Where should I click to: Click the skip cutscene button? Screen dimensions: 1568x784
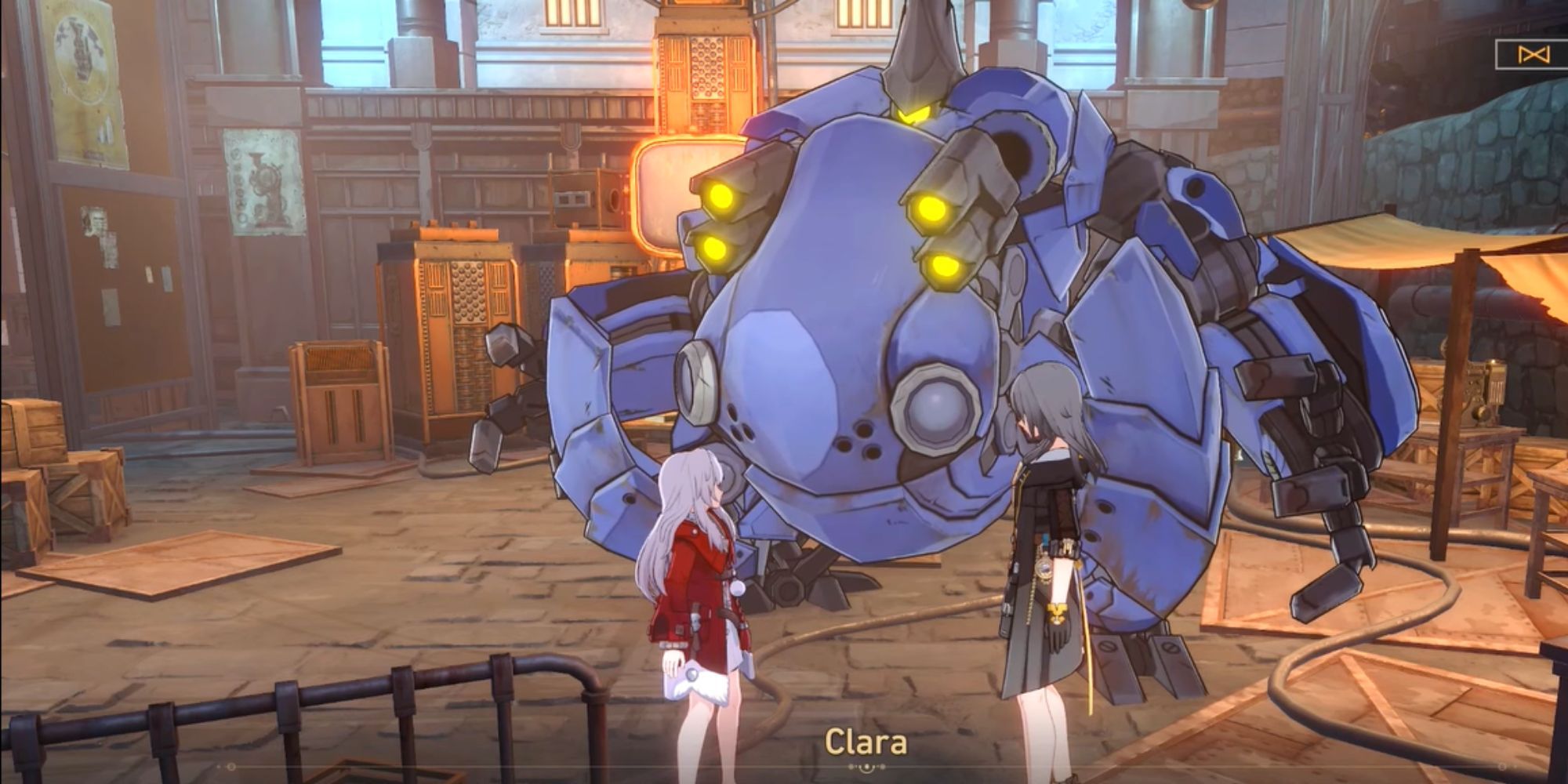point(1530,54)
